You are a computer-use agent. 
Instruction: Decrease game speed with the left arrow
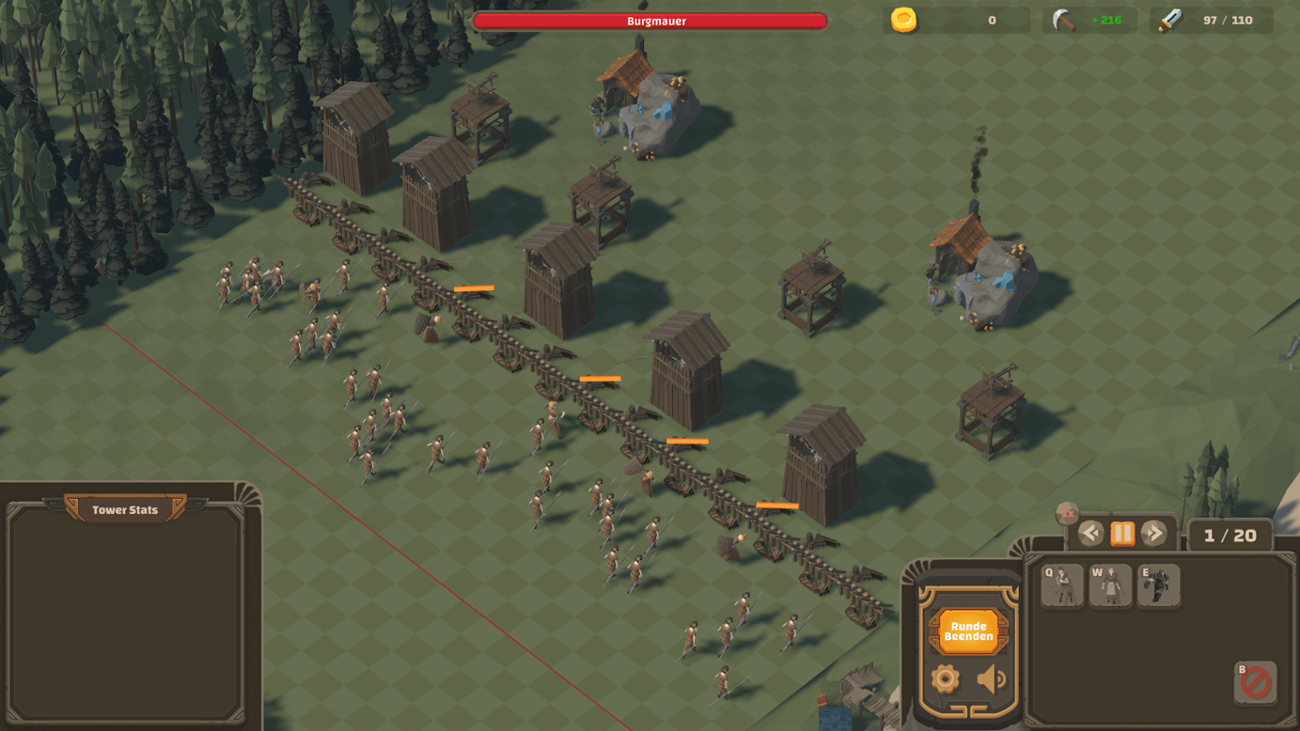1092,533
